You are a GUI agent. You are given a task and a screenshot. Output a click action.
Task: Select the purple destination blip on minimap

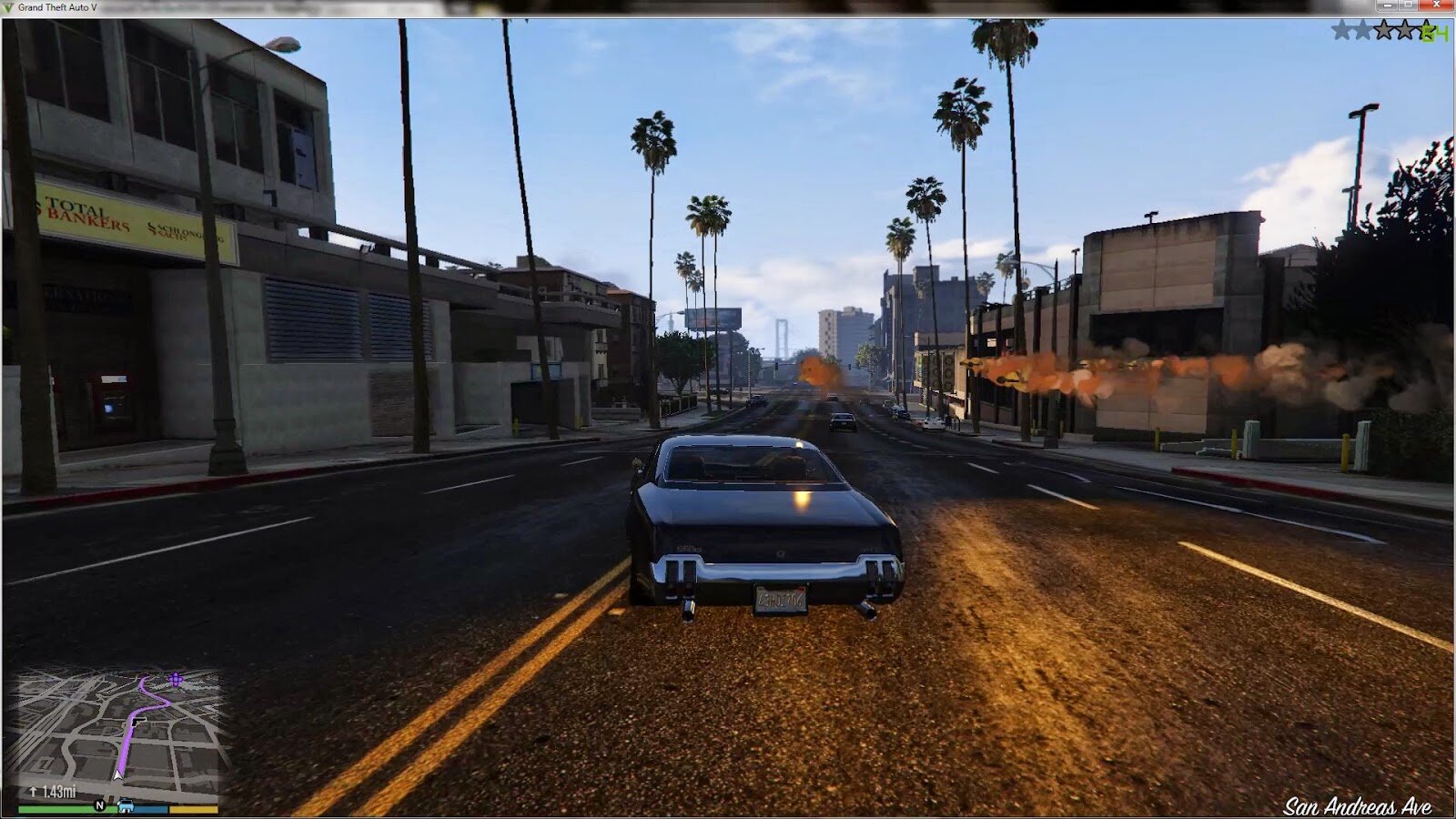[176, 679]
